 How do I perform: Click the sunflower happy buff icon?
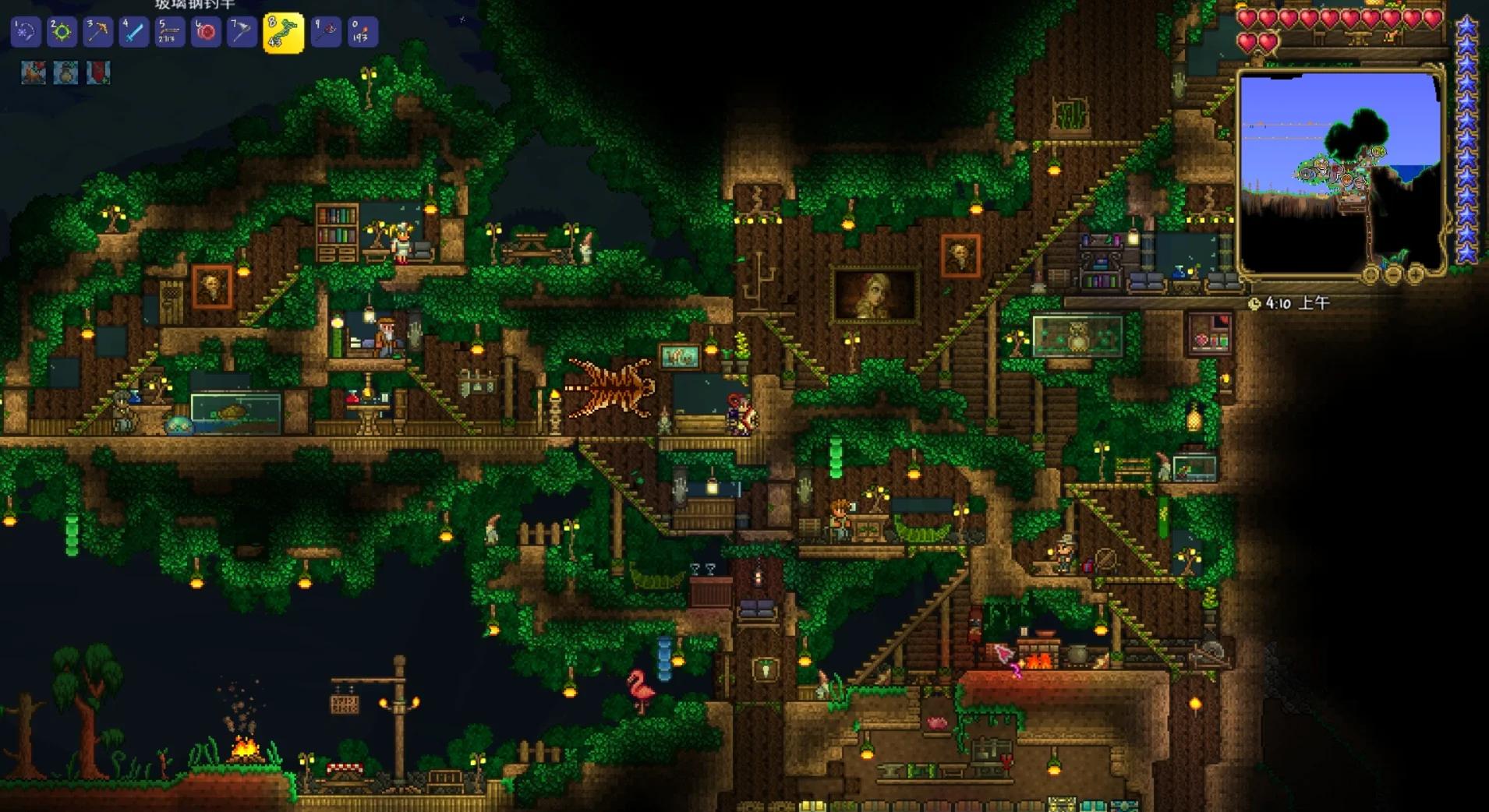coord(65,72)
